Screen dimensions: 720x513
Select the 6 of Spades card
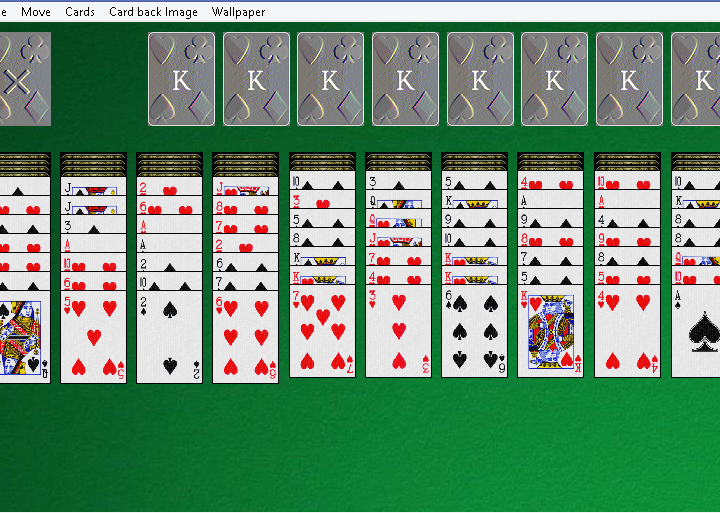[474, 332]
